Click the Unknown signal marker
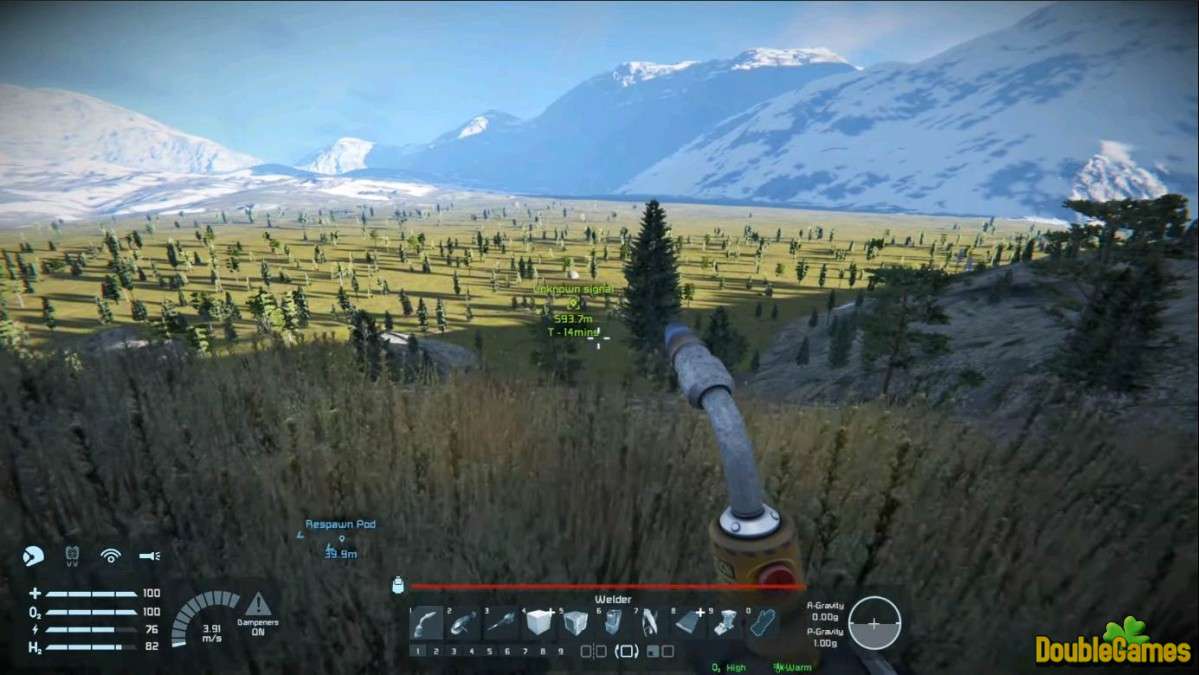Screen dimensions: 1199x675 pyautogui.click(x=574, y=302)
